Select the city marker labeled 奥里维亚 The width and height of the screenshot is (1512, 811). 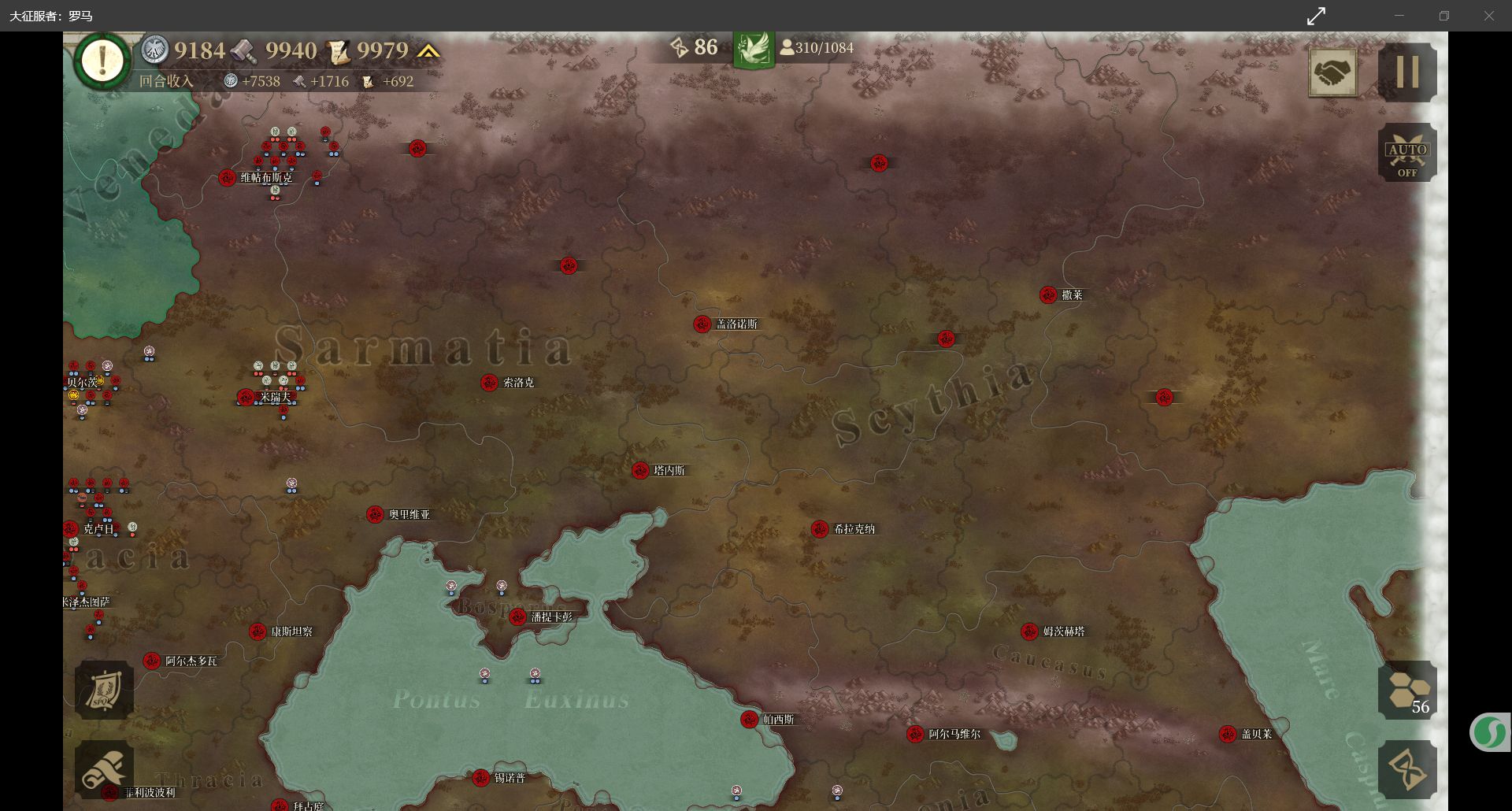[375, 515]
